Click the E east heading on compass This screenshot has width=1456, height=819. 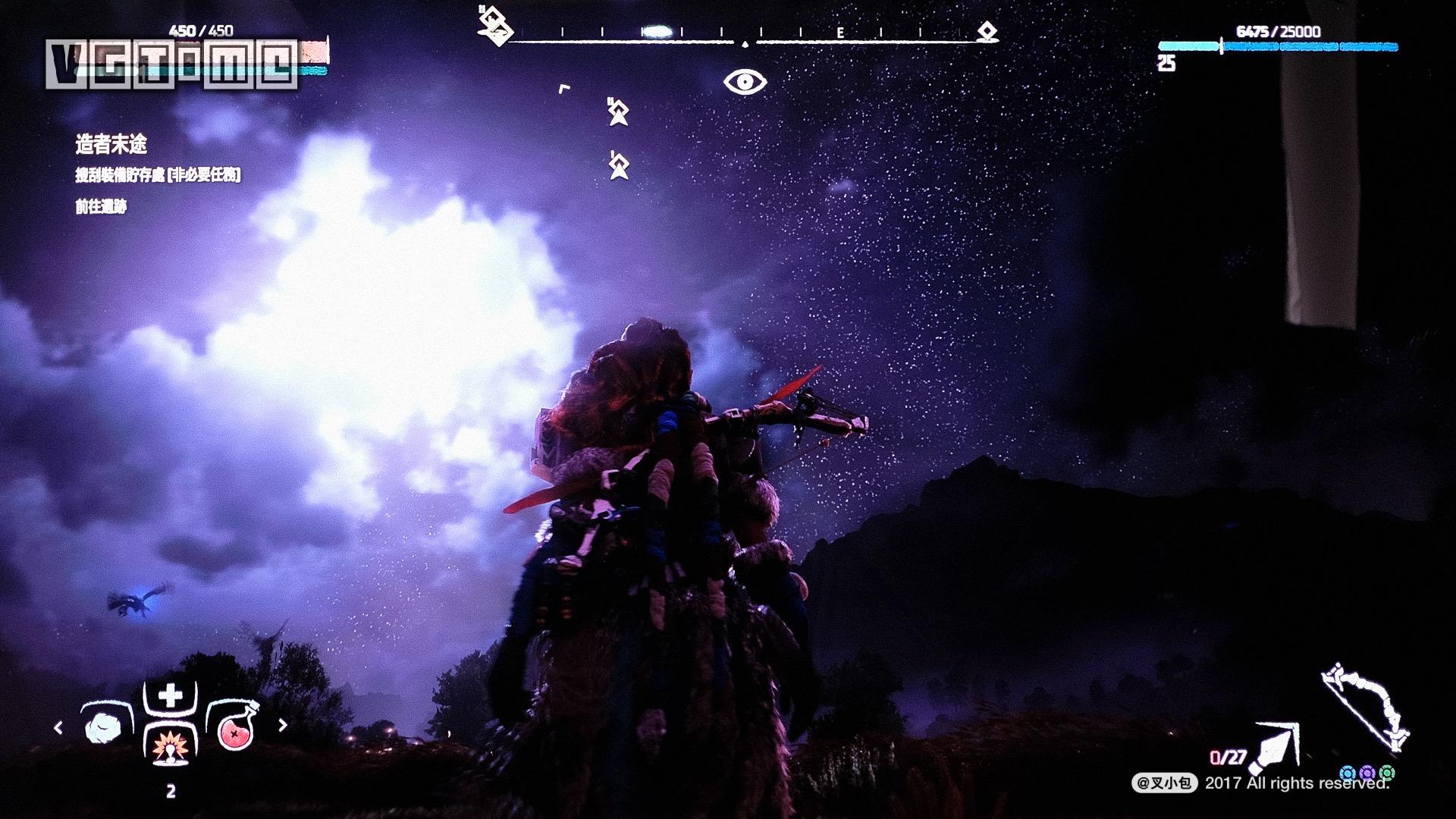[x=840, y=33]
